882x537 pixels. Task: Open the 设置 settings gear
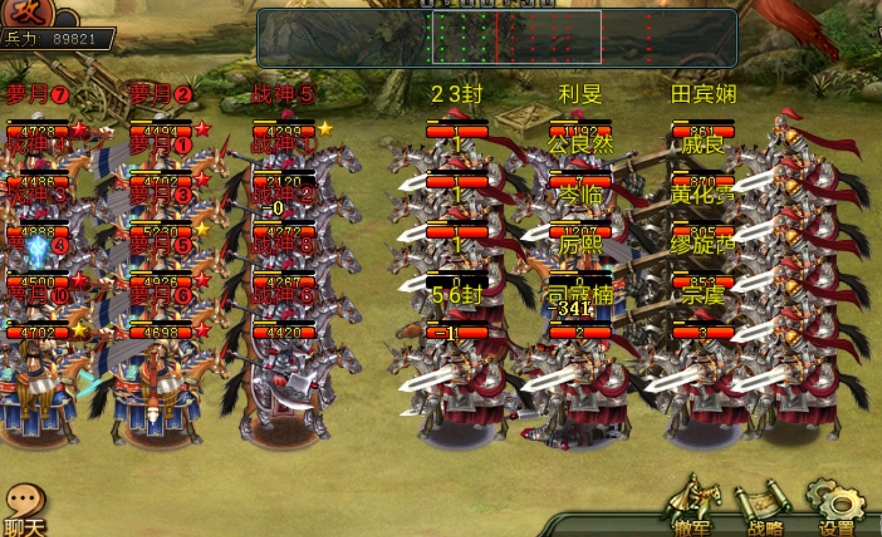(x=836, y=506)
